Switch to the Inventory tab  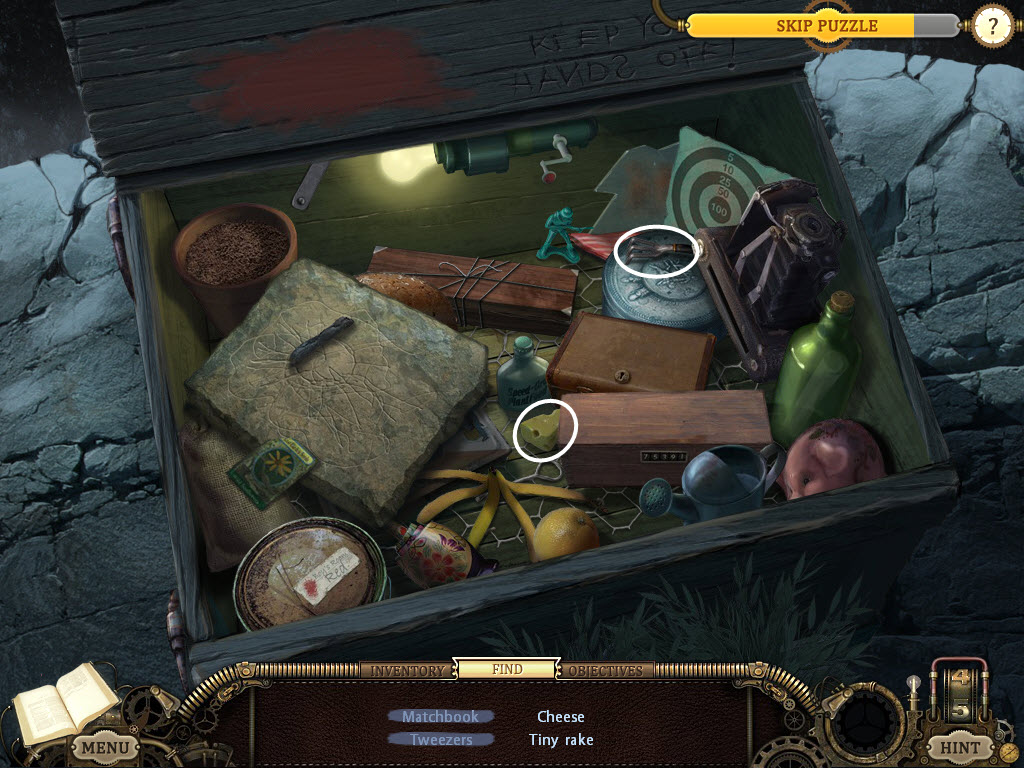[x=407, y=670]
